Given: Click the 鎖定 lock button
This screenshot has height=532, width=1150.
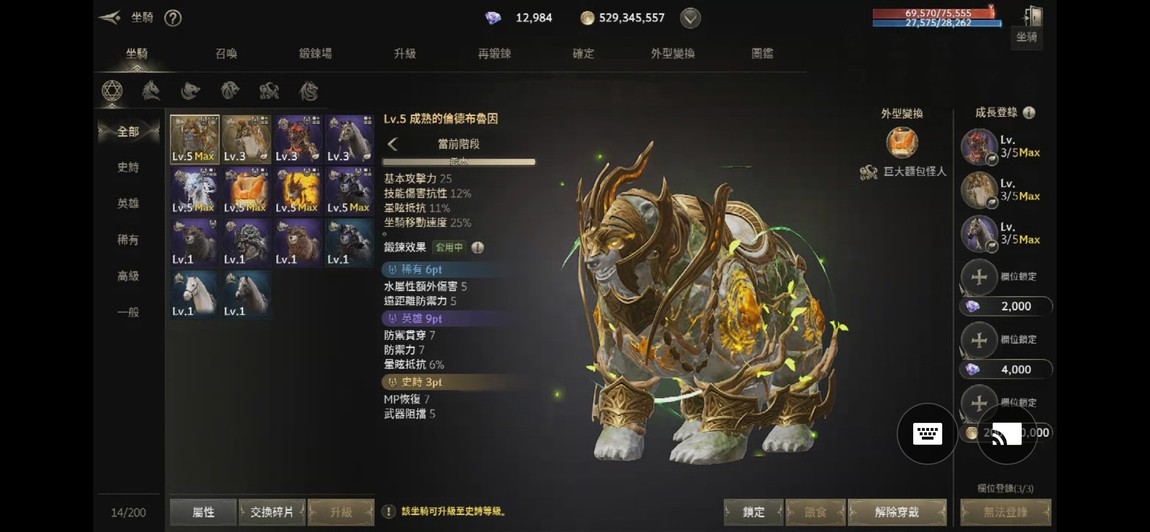Looking at the screenshot, I should tap(753, 512).
